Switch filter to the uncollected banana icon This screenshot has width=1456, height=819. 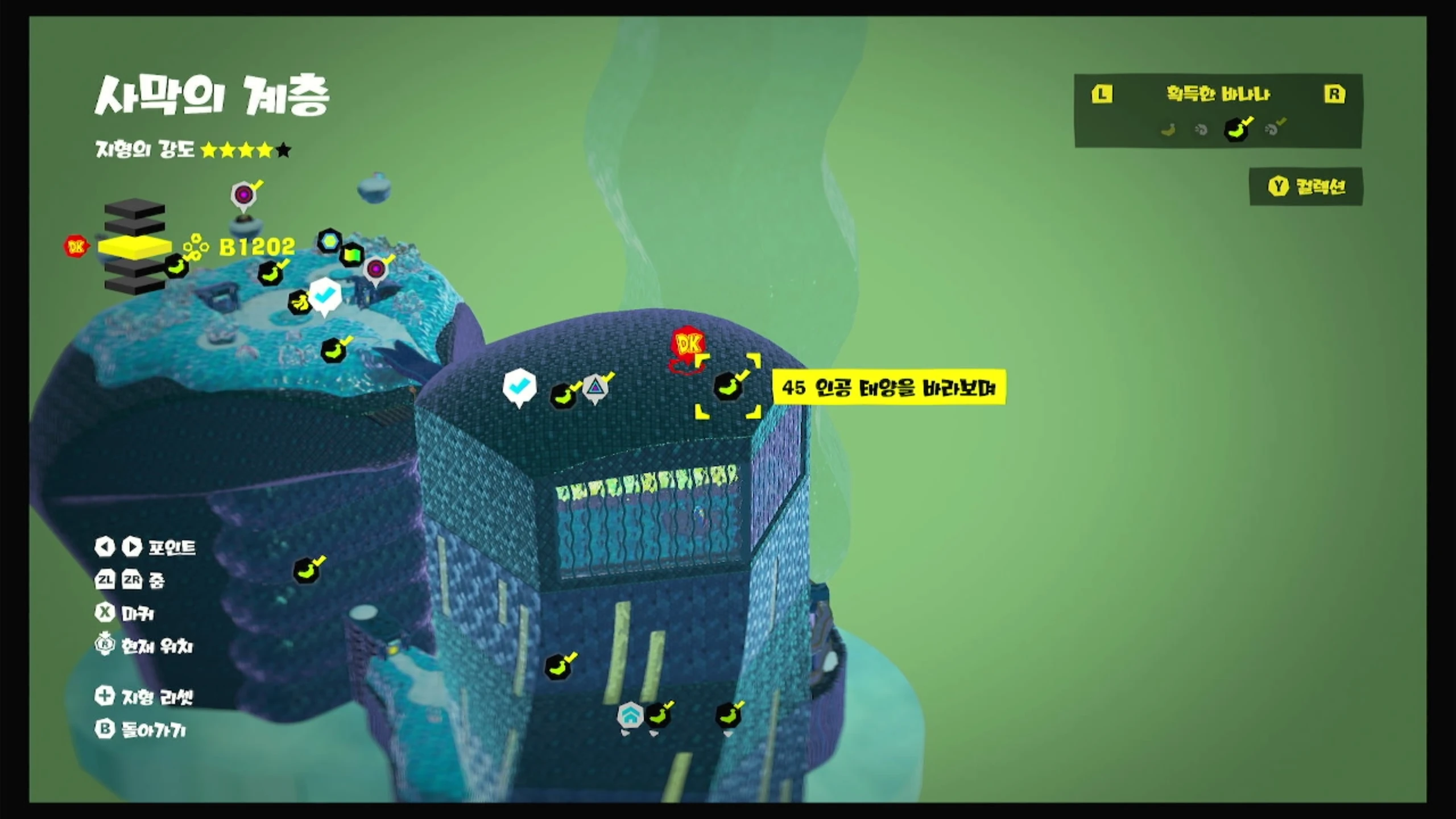click(x=1168, y=130)
